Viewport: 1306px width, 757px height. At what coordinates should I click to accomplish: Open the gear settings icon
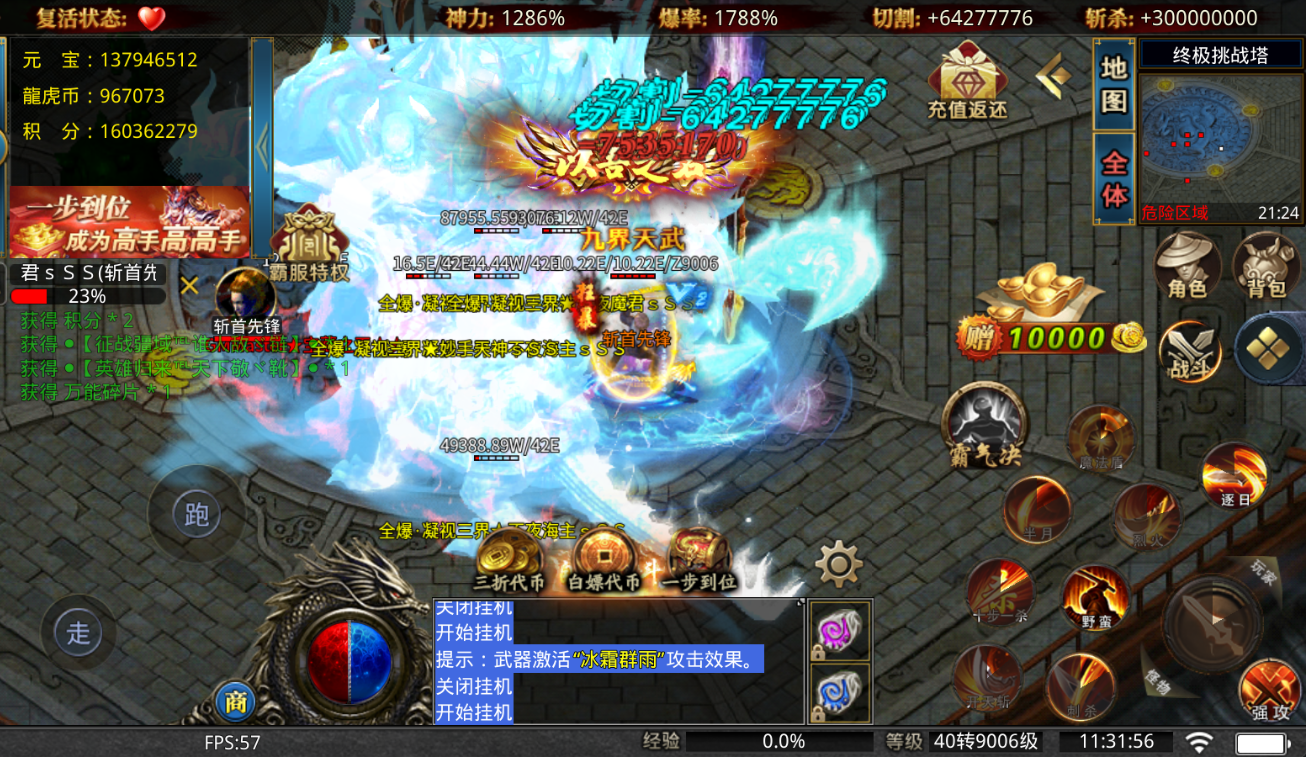click(x=838, y=565)
